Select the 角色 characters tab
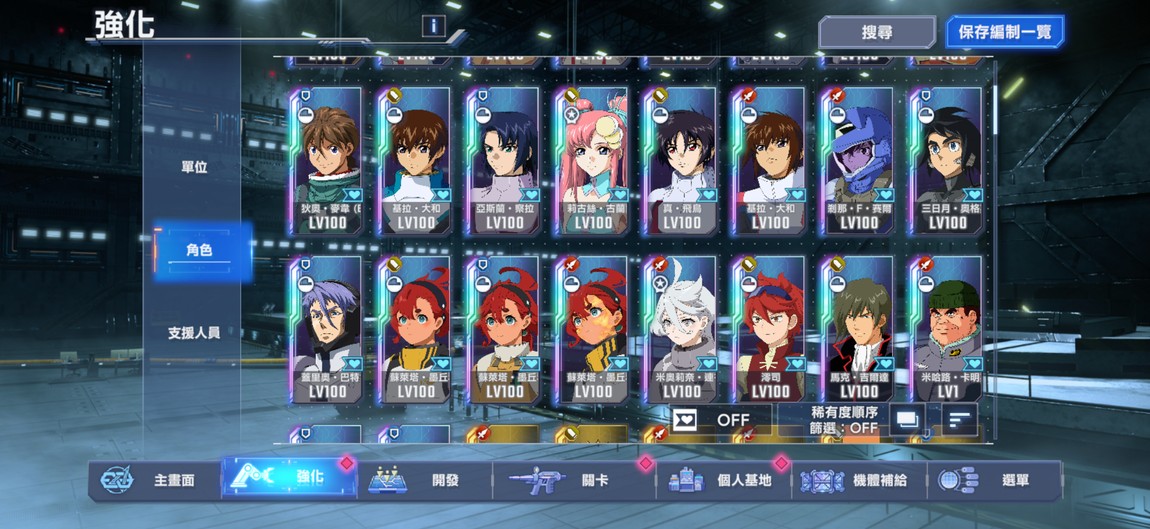 [199, 250]
